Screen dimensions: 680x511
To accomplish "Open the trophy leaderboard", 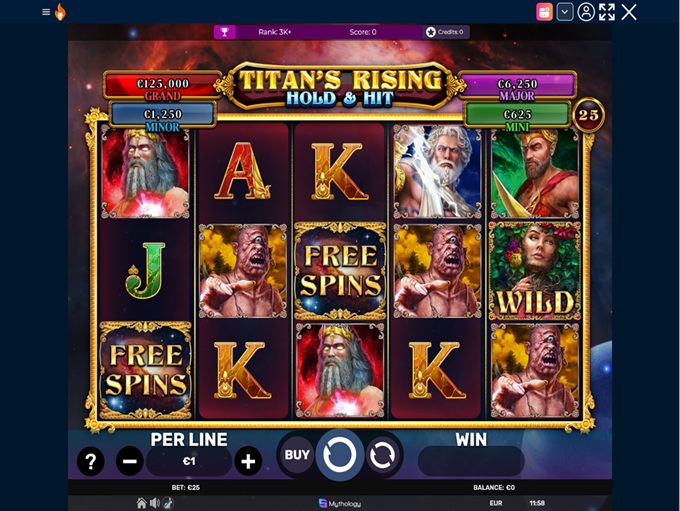I will (x=225, y=32).
